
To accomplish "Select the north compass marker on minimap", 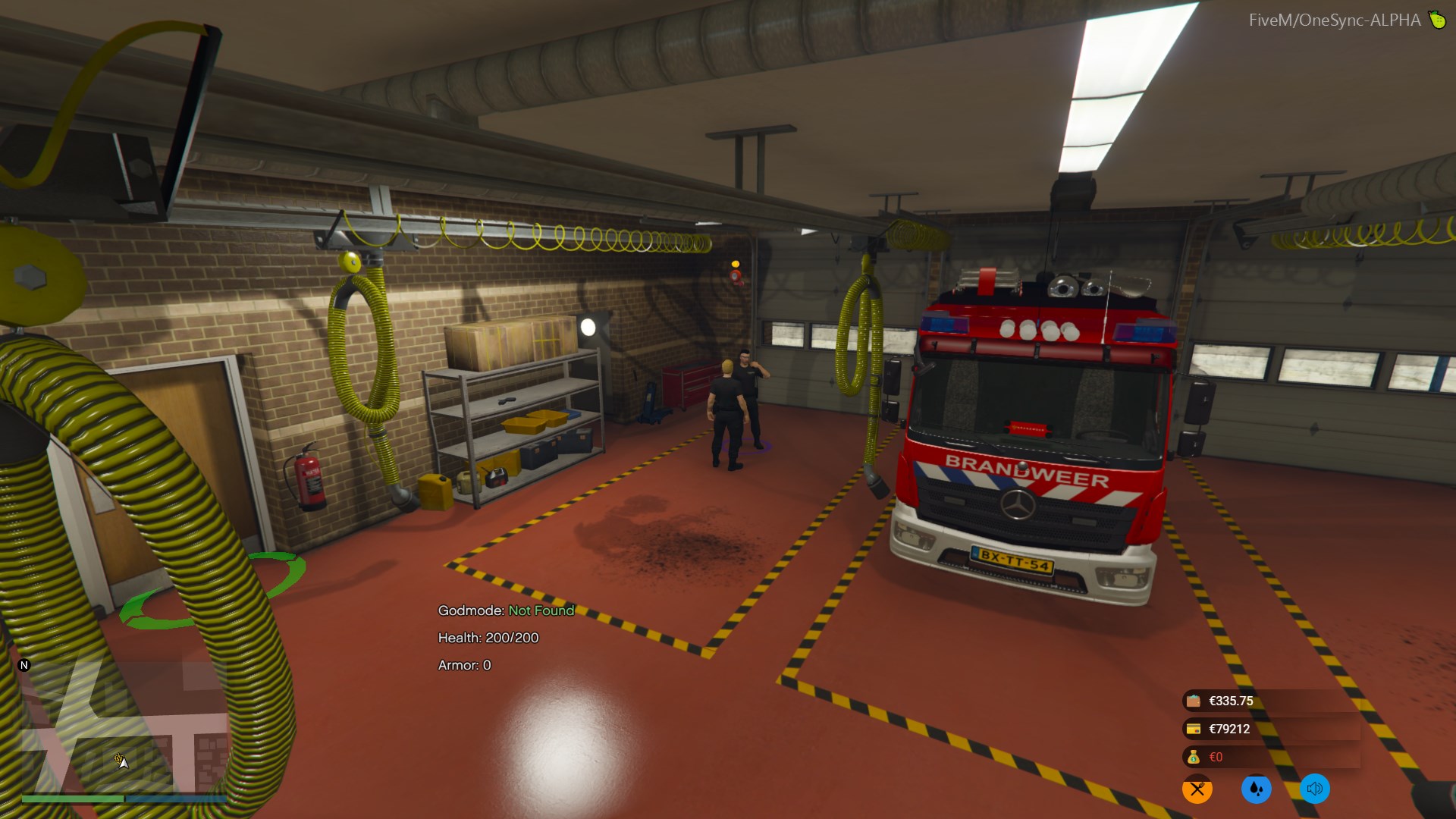I will [24, 665].
